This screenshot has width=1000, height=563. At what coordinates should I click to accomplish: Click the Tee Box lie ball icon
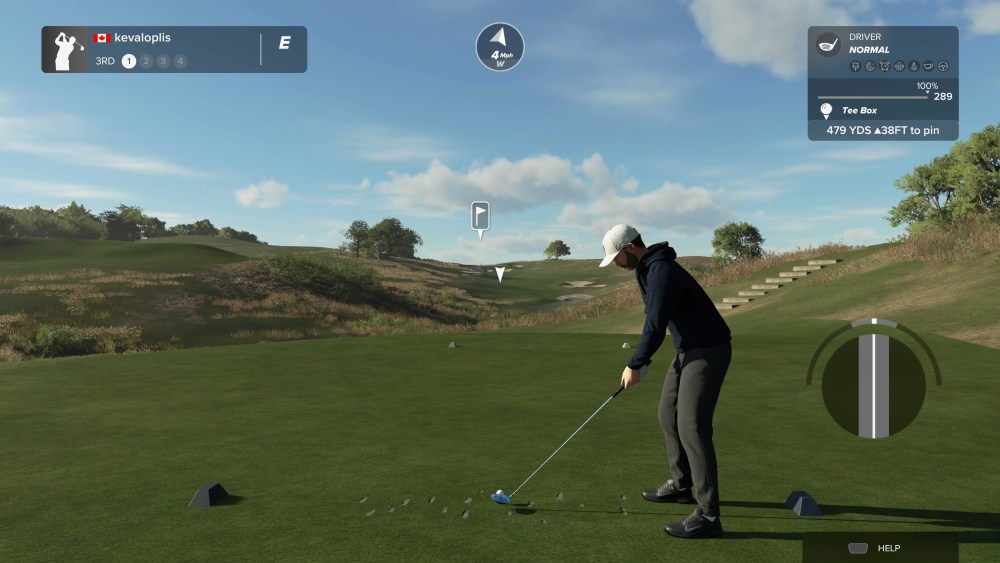pos(826,110)
